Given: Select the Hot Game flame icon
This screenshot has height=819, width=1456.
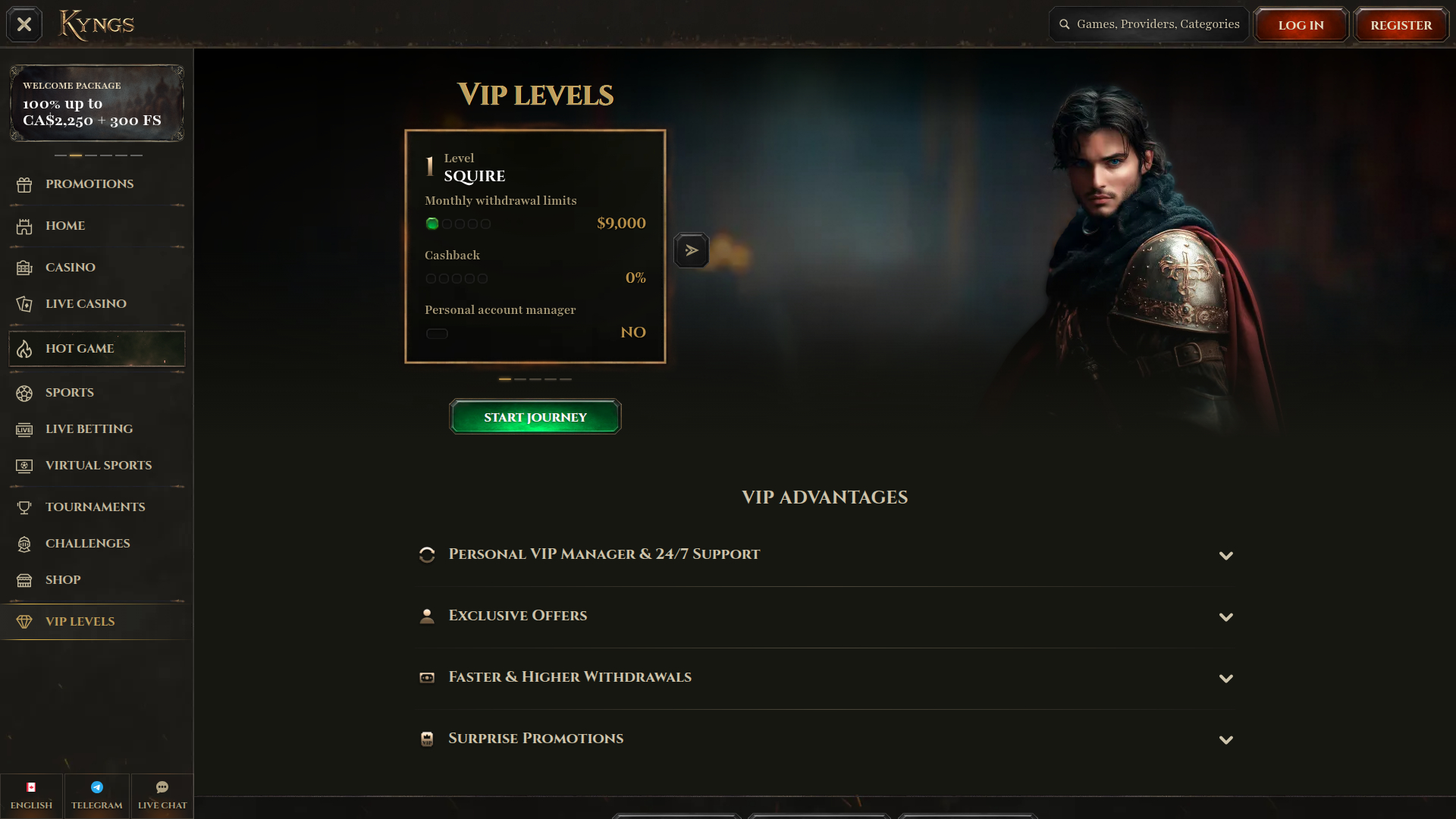Looking at the screenshot, I should coord(24,349).
